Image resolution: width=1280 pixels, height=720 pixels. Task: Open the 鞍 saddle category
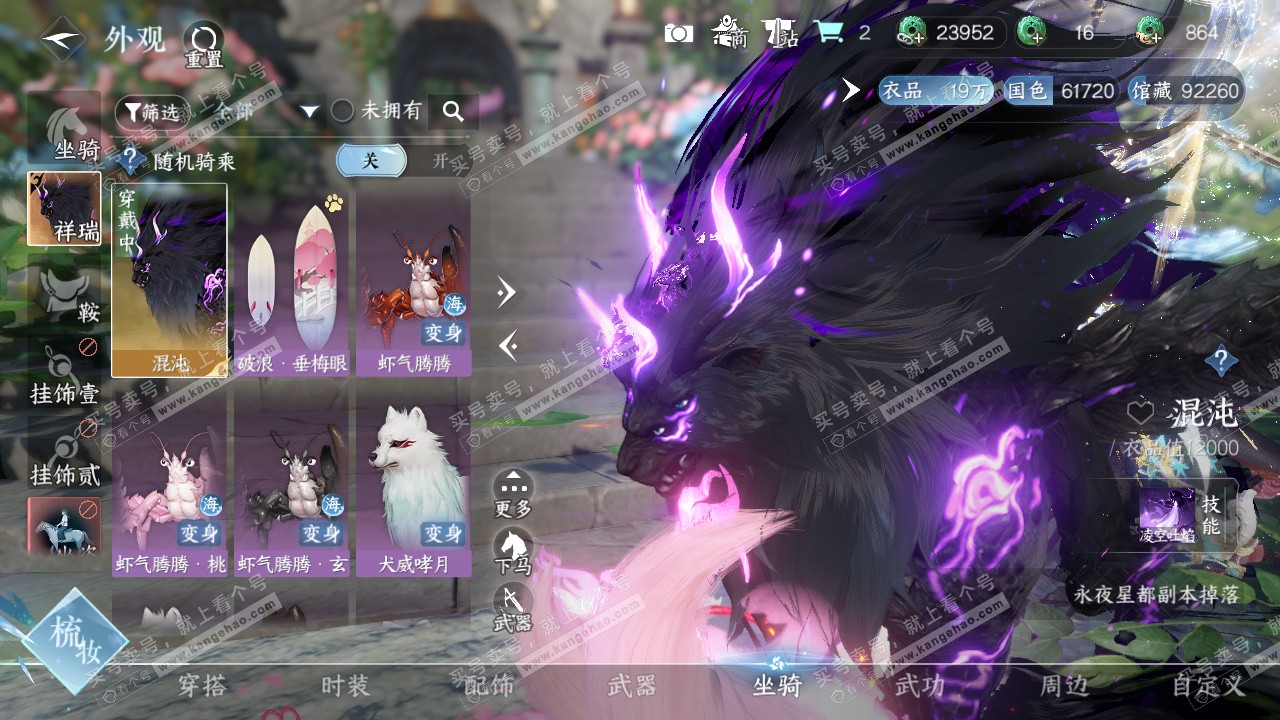tap(64, 297)
